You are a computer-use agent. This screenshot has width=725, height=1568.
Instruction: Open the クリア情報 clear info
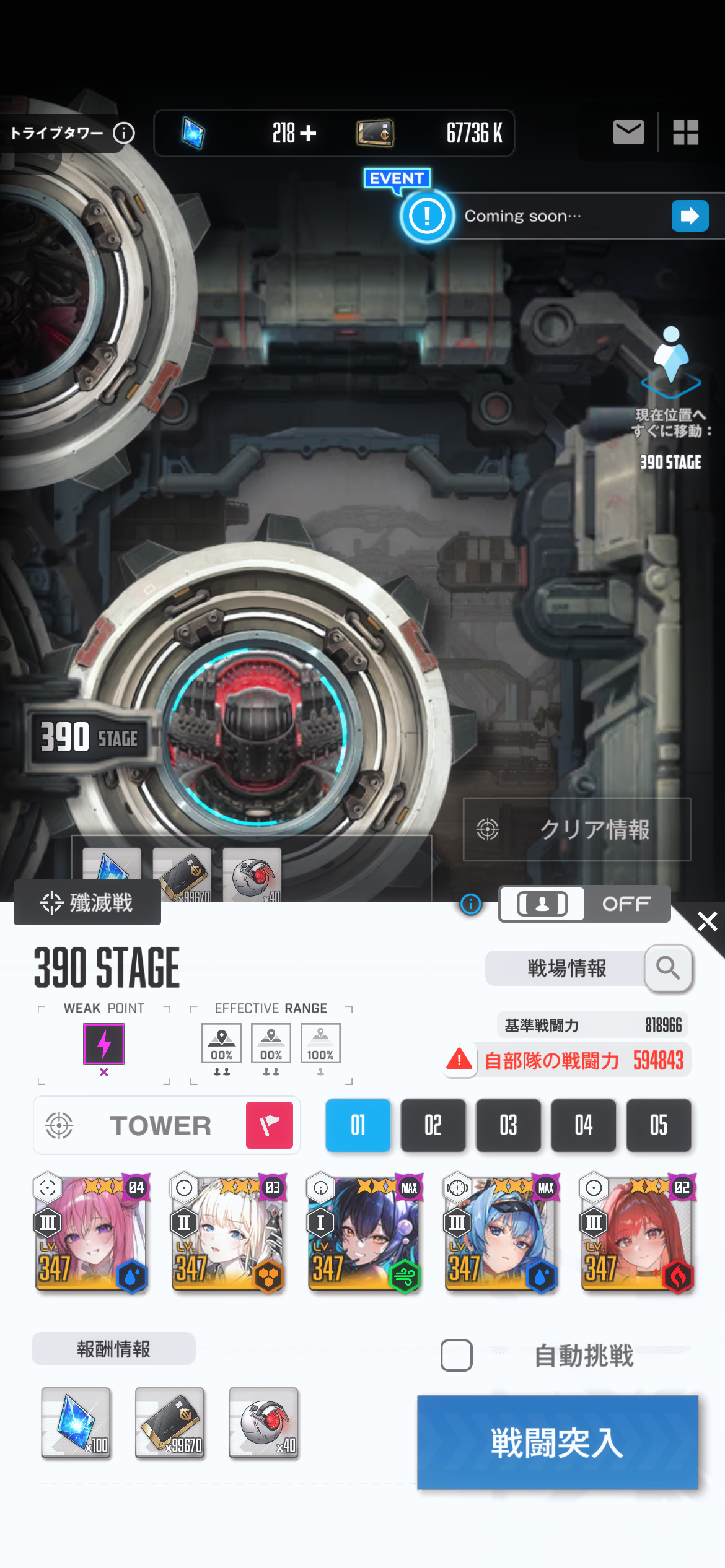pos(577,829)
